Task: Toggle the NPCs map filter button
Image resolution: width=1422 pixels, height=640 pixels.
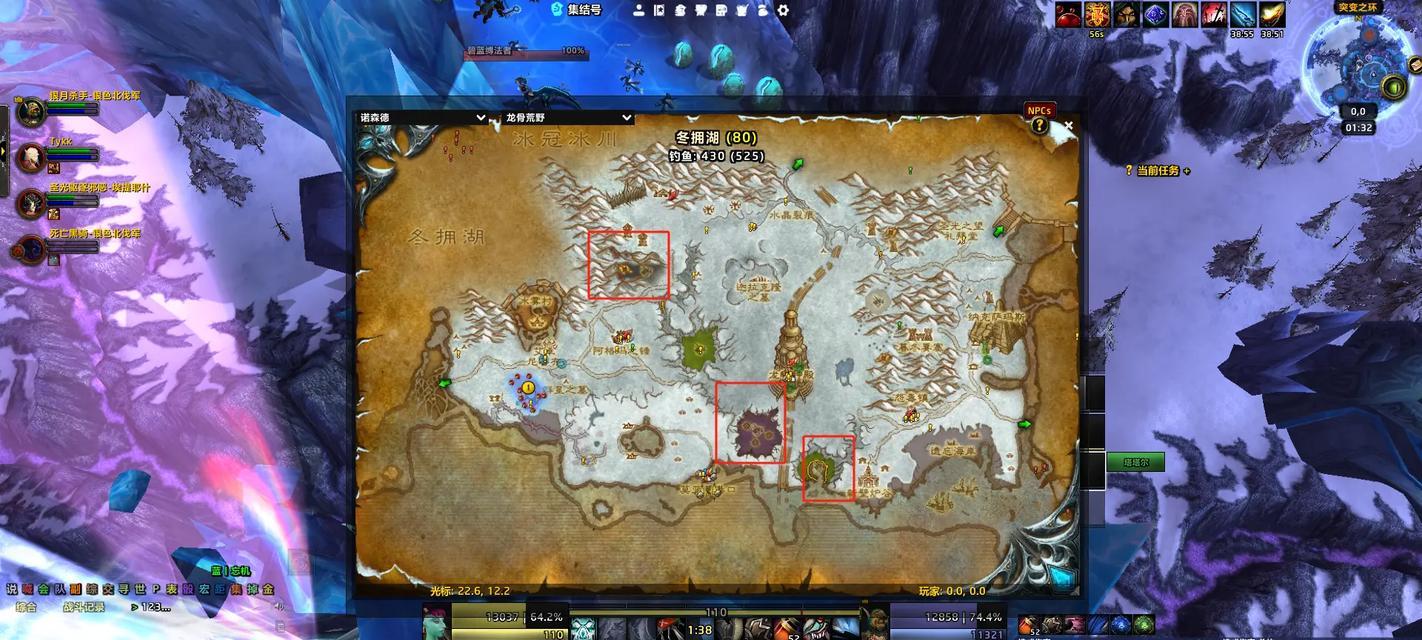Action: pyautogui.click(x=1039, y=110)
